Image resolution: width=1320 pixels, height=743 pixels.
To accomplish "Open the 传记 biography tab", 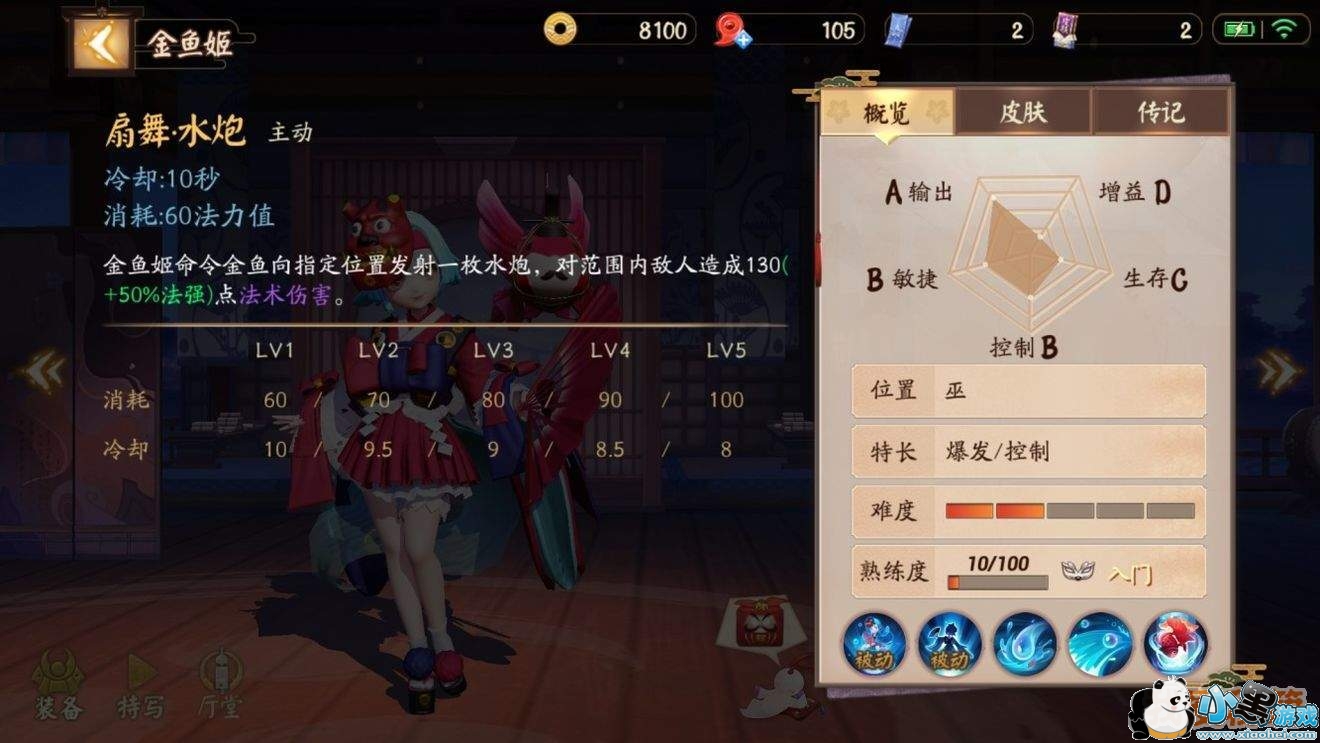I will tap(1160, 113).
